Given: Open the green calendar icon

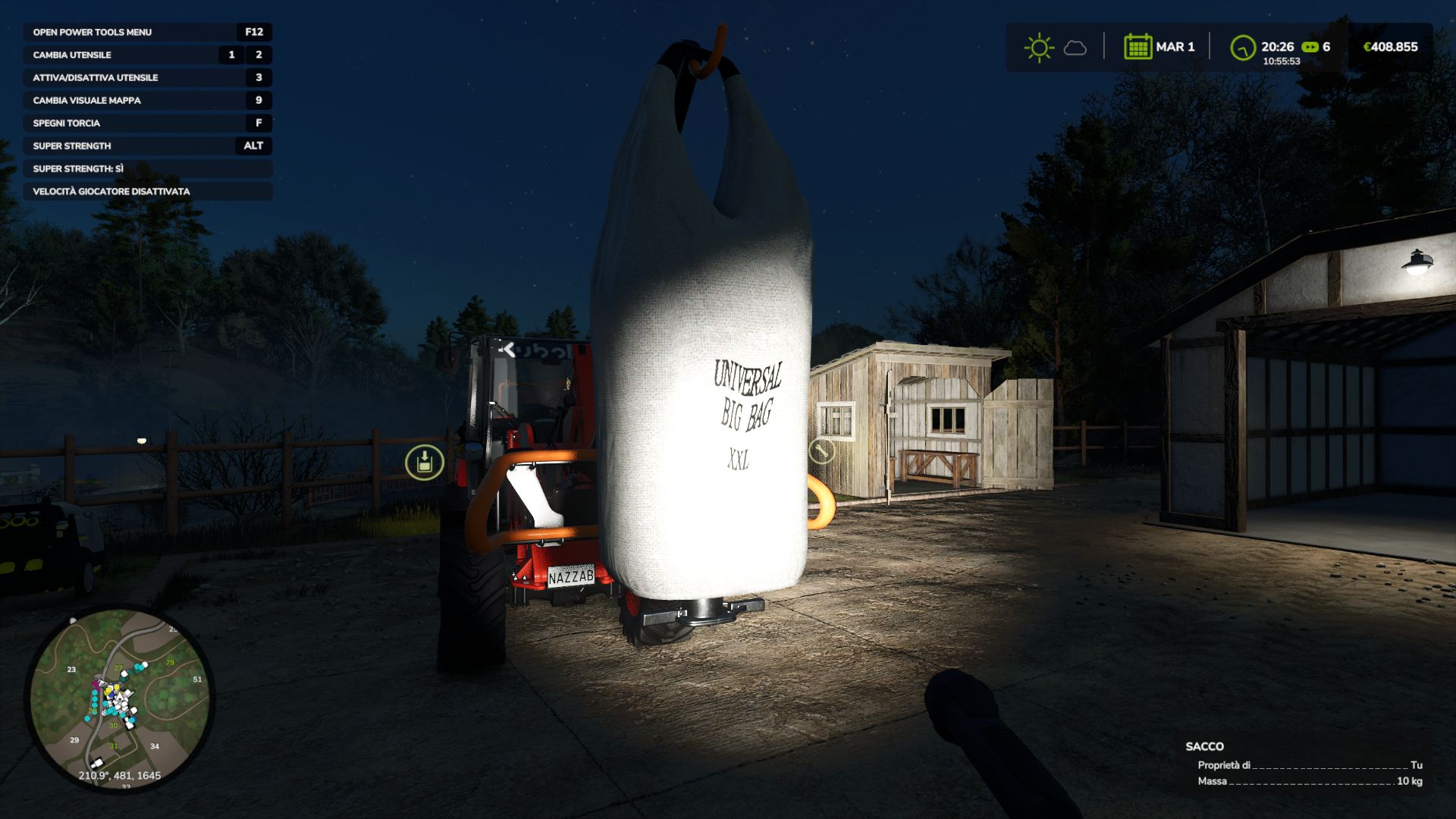Looking at the screenshot, I should (x=1137, y=47).
